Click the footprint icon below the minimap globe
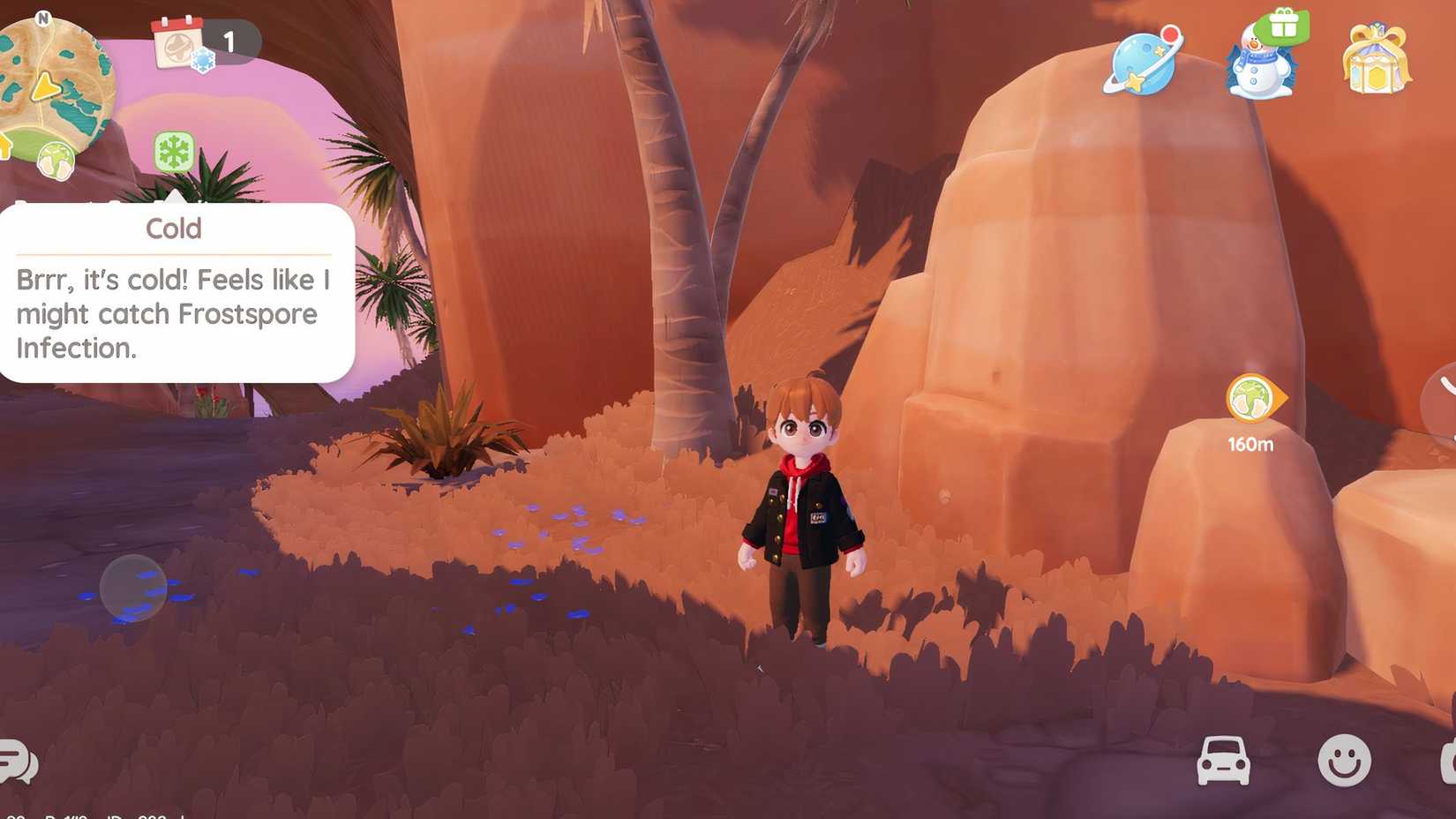The width and height of the screenshot is (1456, 819). tap(56, 161)
